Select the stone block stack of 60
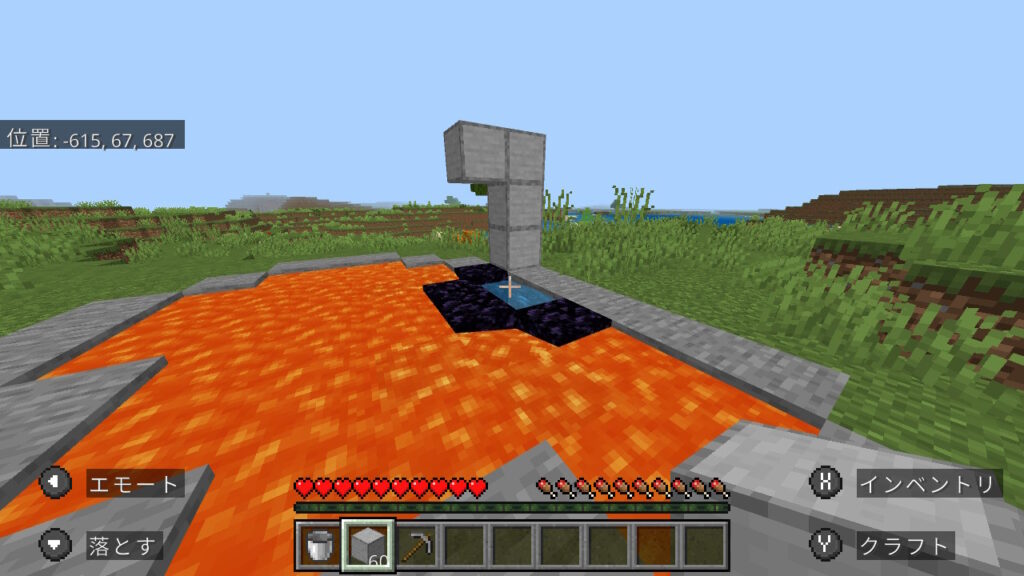Screen dimensions: 1024x576 click(368, 546)
